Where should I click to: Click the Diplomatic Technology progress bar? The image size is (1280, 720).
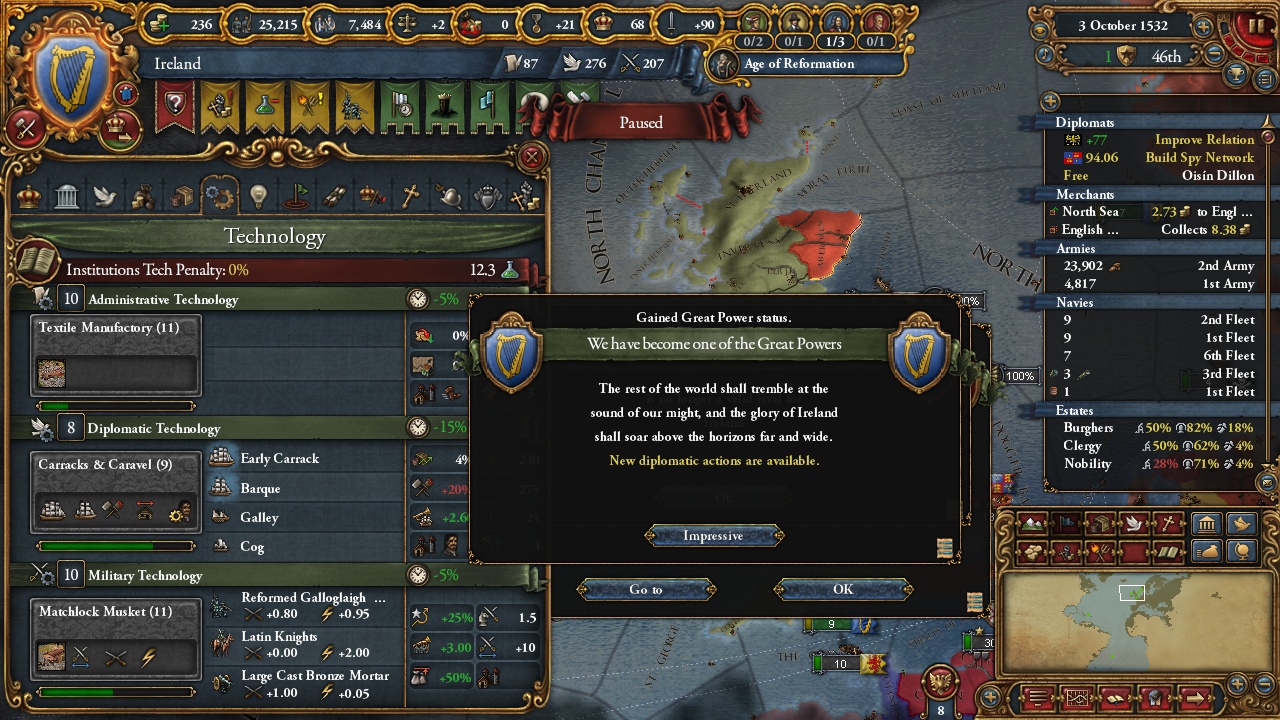116,545
